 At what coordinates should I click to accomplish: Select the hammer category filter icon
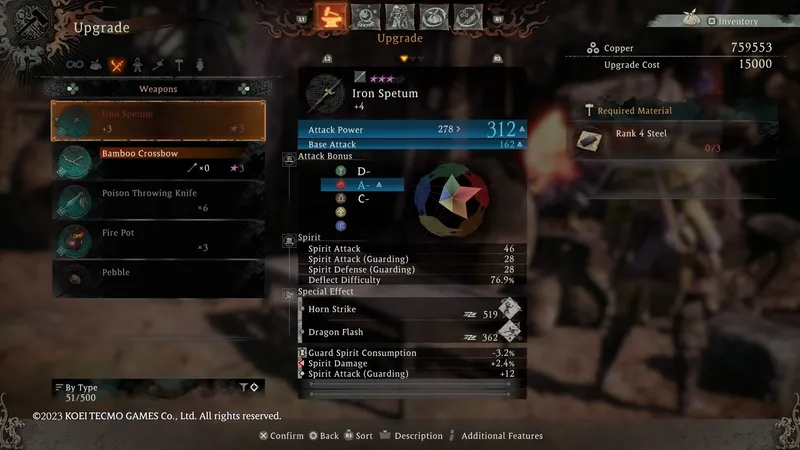pyautogui.click(x=179, y=66)
